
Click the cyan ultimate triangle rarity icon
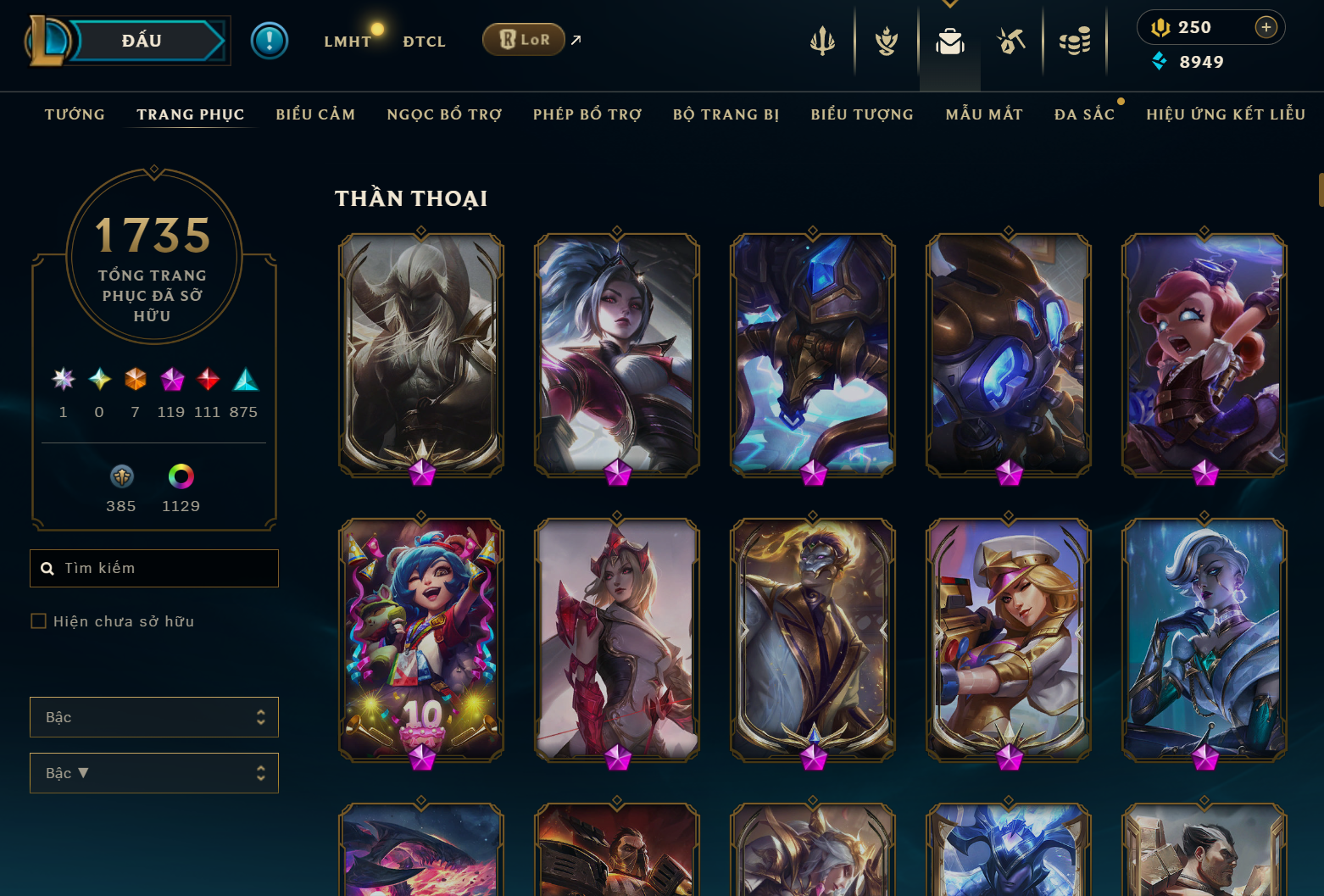[245, 381]
